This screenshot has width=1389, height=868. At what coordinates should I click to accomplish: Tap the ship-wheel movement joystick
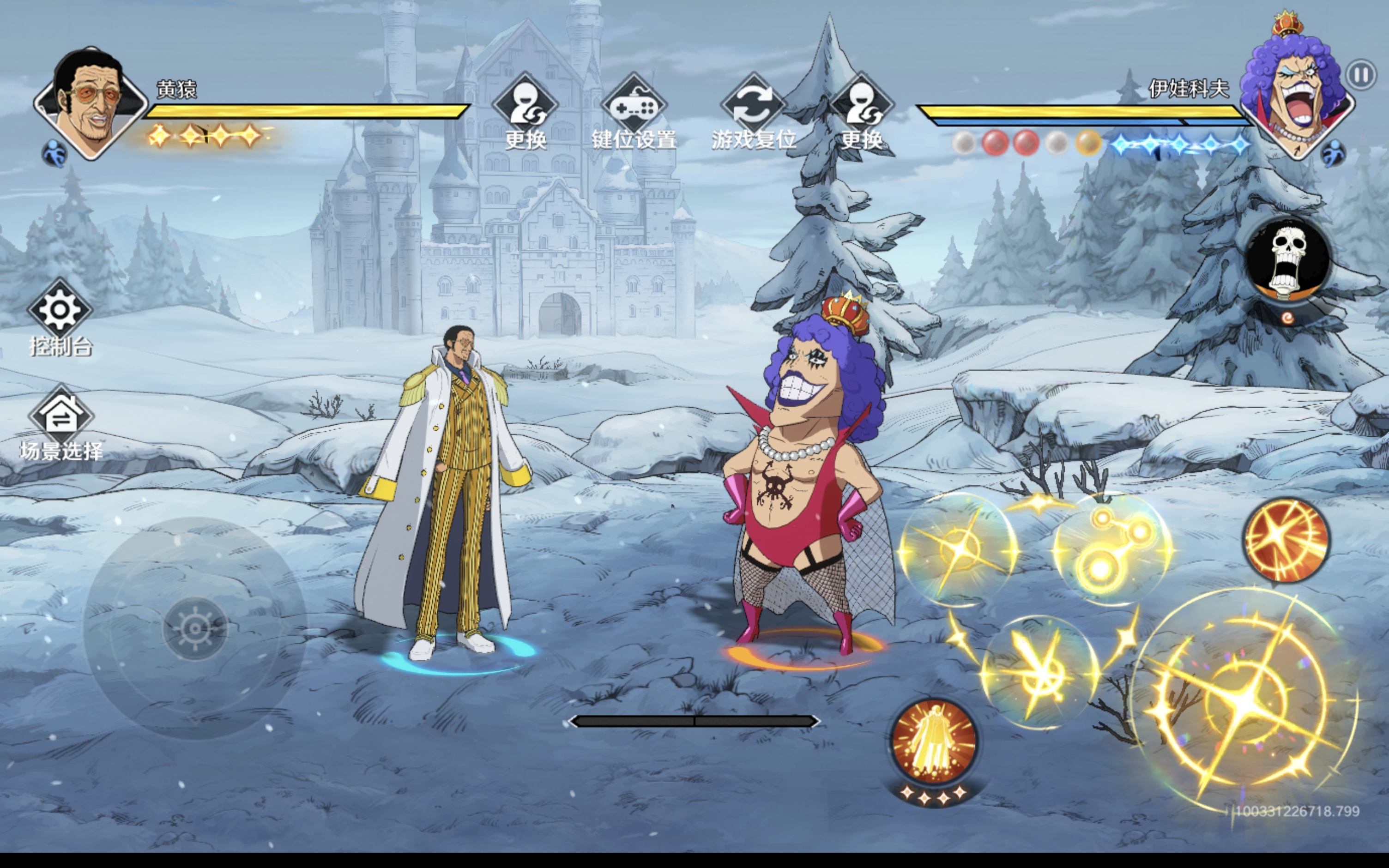pyautogui.click(x=195, y=628)
